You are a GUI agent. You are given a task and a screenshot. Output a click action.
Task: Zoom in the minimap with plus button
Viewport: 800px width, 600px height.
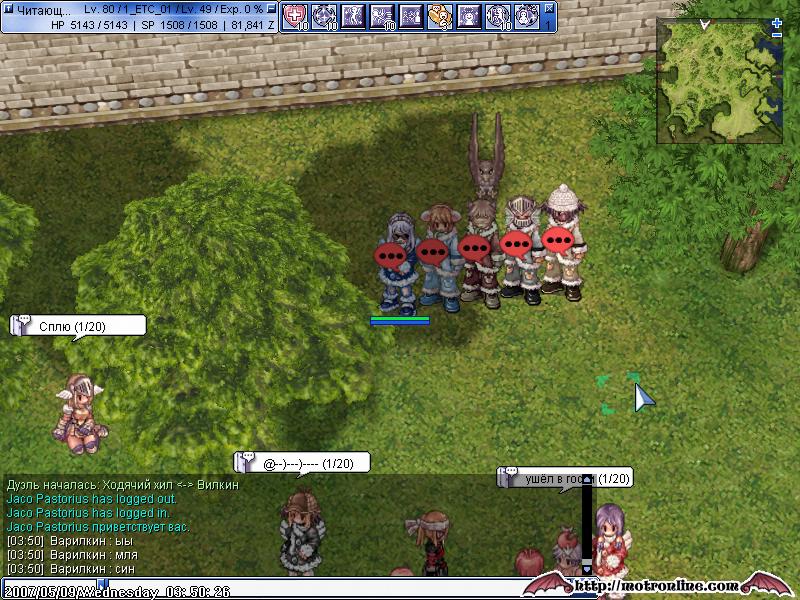pos(777,23)
